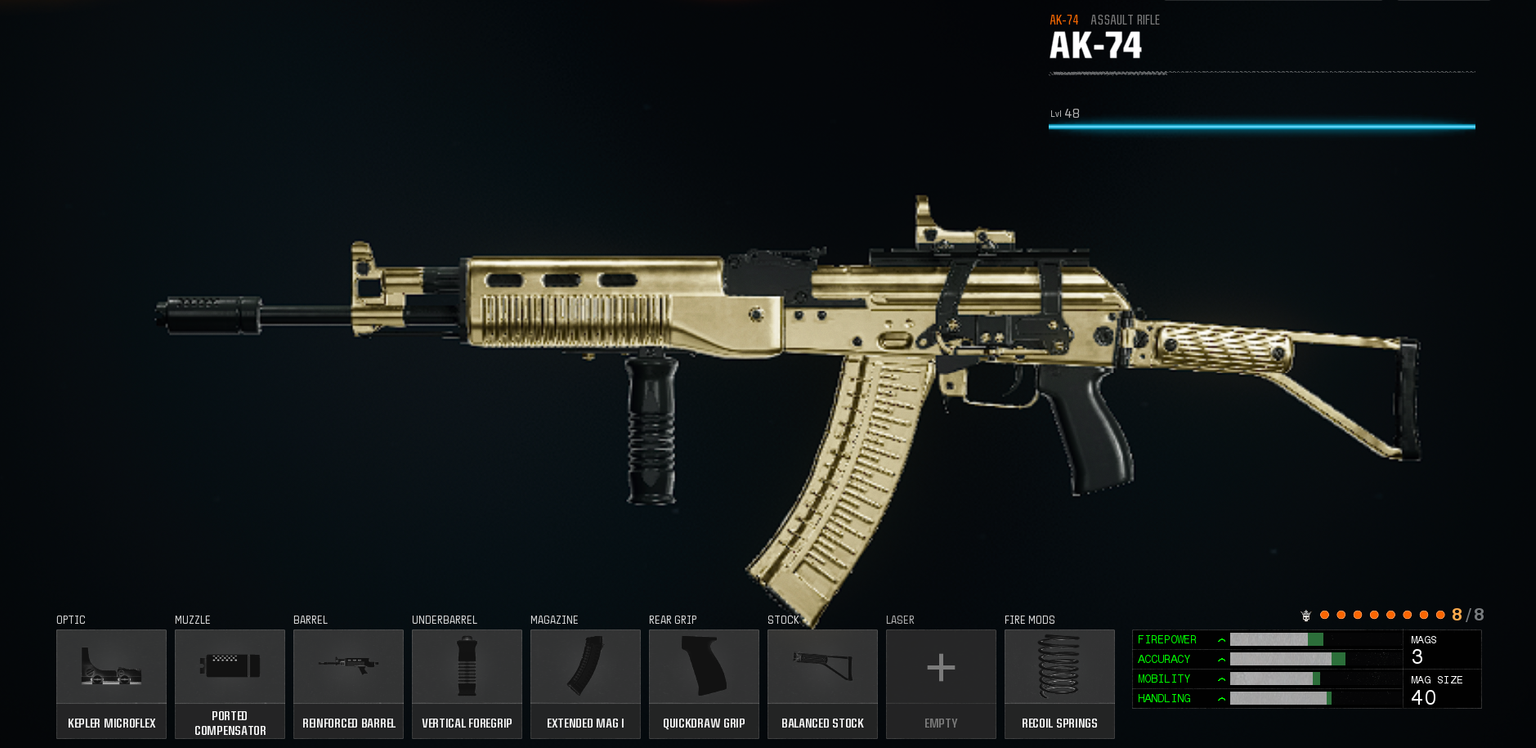The width and height of the screenshot is (1536, 748).
Task: Expand the HANDLING stat details
Action: click(1221, 698)
